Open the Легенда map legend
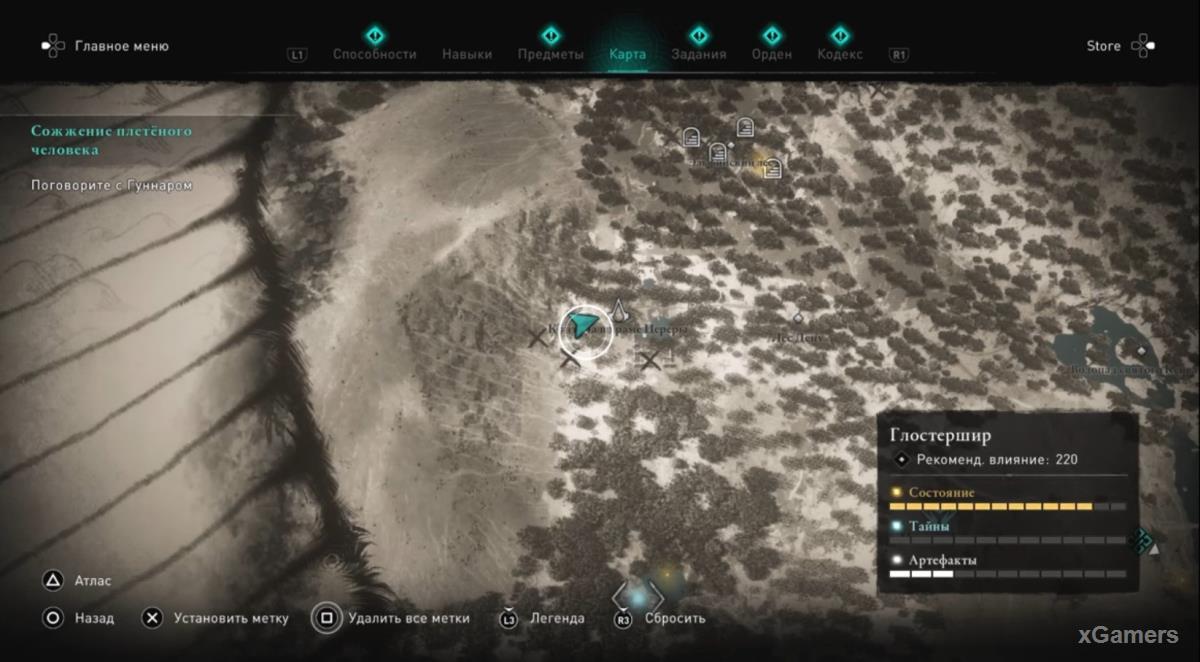This screenshot has width=1200, height=662. [x=557, y=618]
